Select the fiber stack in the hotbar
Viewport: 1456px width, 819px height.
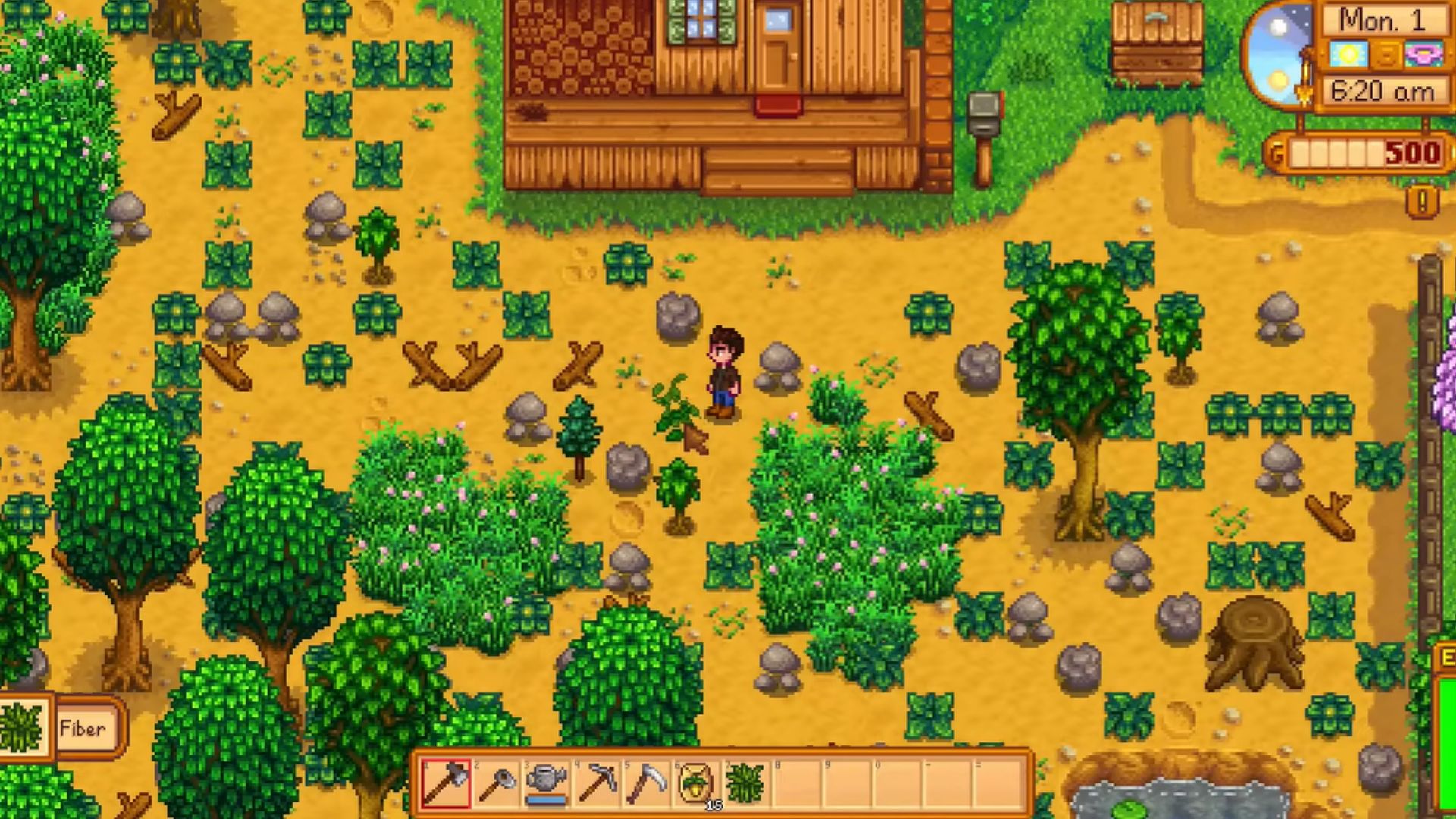coord(747,783)
